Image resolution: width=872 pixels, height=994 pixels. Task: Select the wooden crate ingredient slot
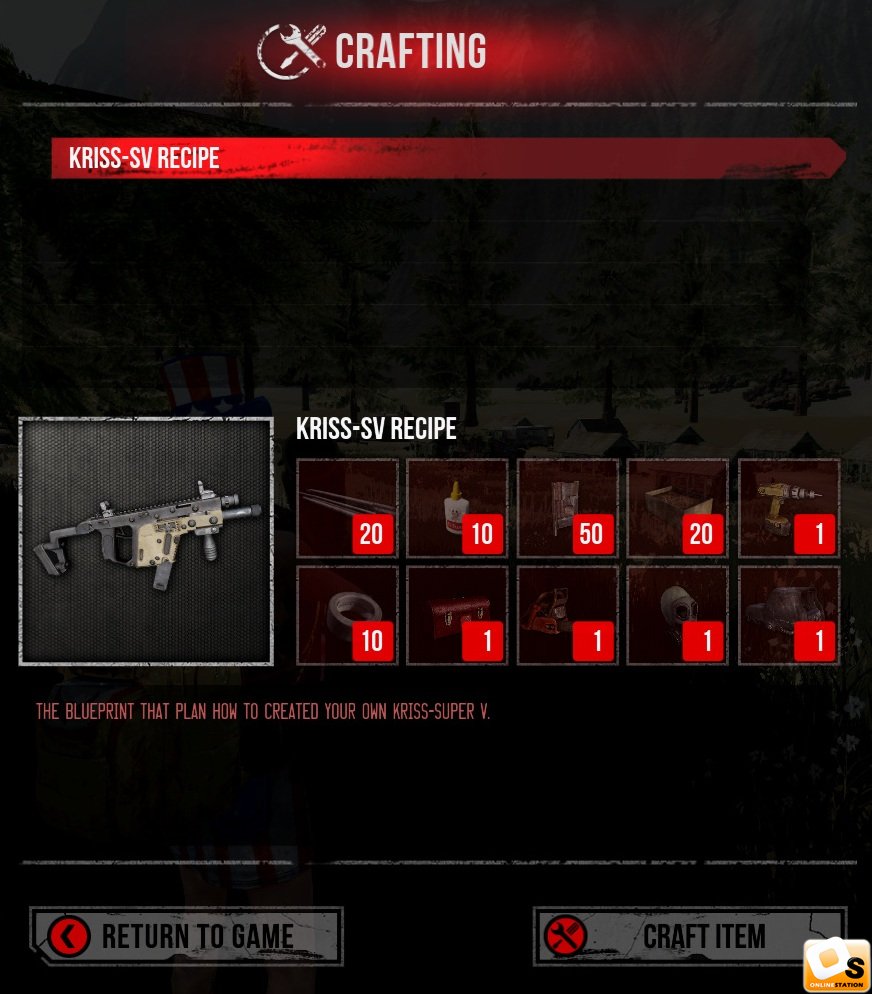point(677,508)
